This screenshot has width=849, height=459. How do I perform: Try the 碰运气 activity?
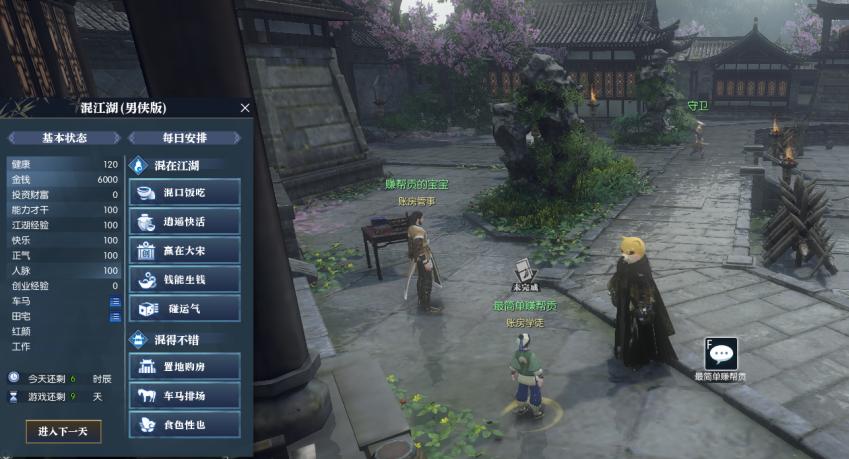(185, 308)
